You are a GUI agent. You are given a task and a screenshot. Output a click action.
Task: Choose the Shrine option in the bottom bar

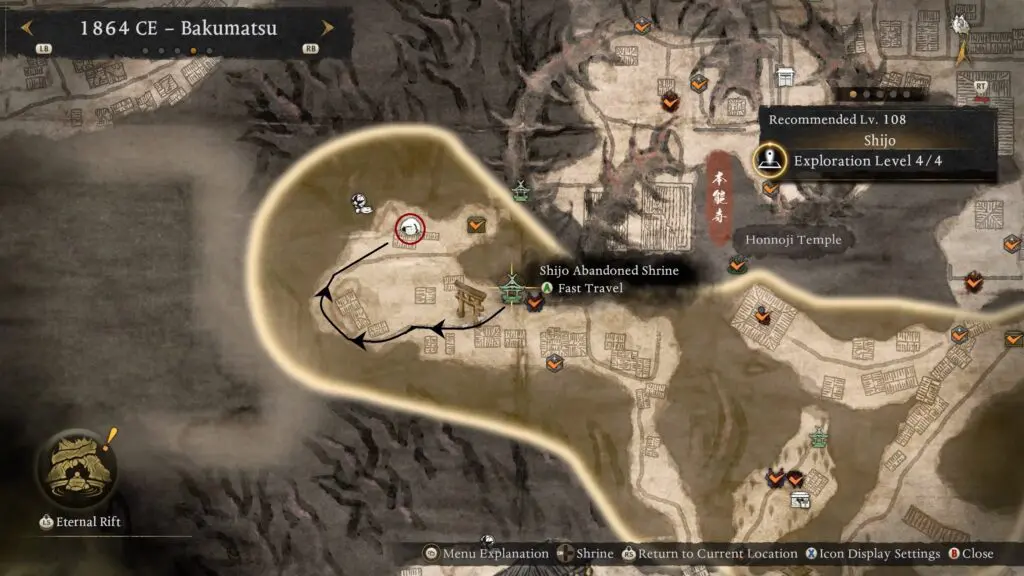coord(586,553)
